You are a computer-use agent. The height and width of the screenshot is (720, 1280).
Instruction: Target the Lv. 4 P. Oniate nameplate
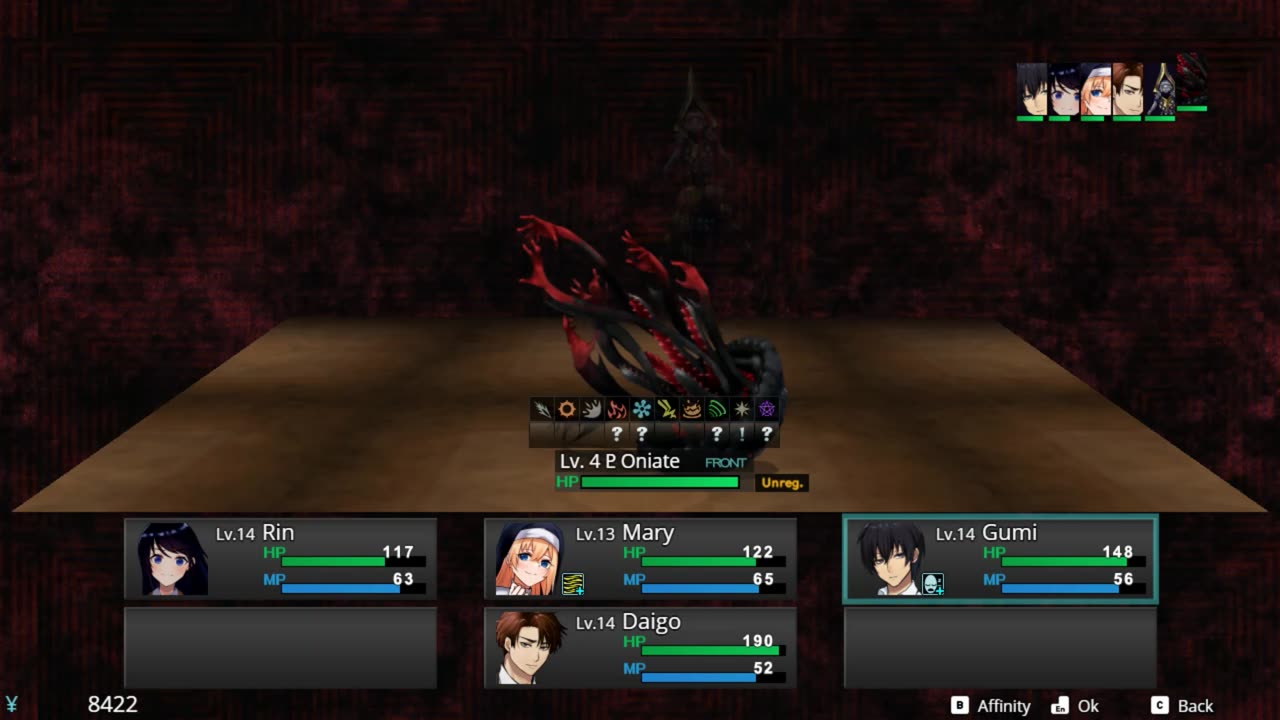coord(620,461)
